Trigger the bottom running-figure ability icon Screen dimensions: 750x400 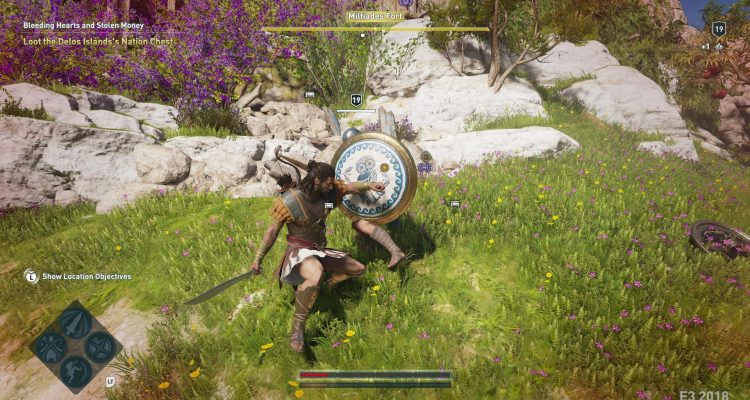pos(75,372)
